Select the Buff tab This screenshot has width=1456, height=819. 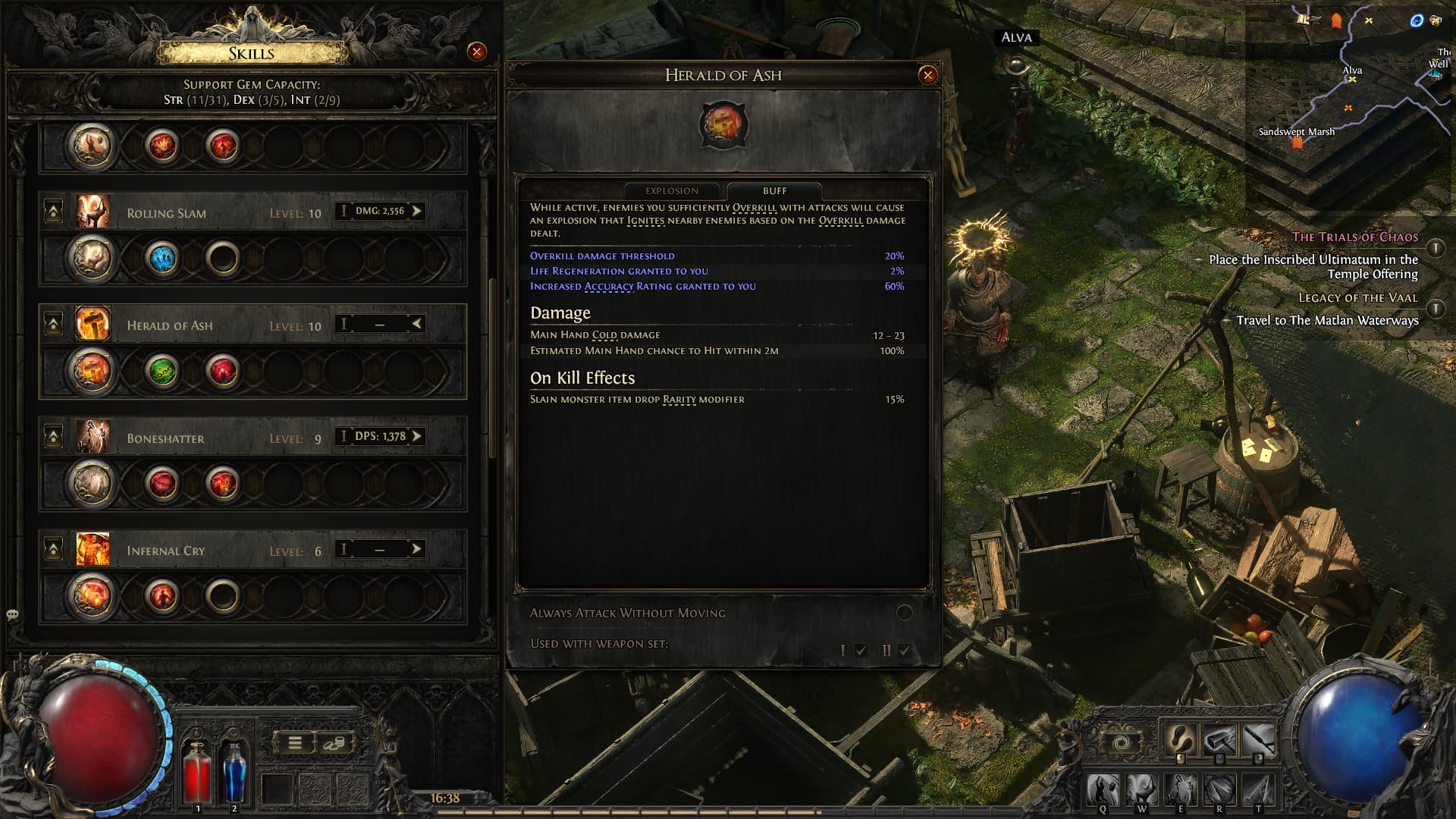point(773,191)
